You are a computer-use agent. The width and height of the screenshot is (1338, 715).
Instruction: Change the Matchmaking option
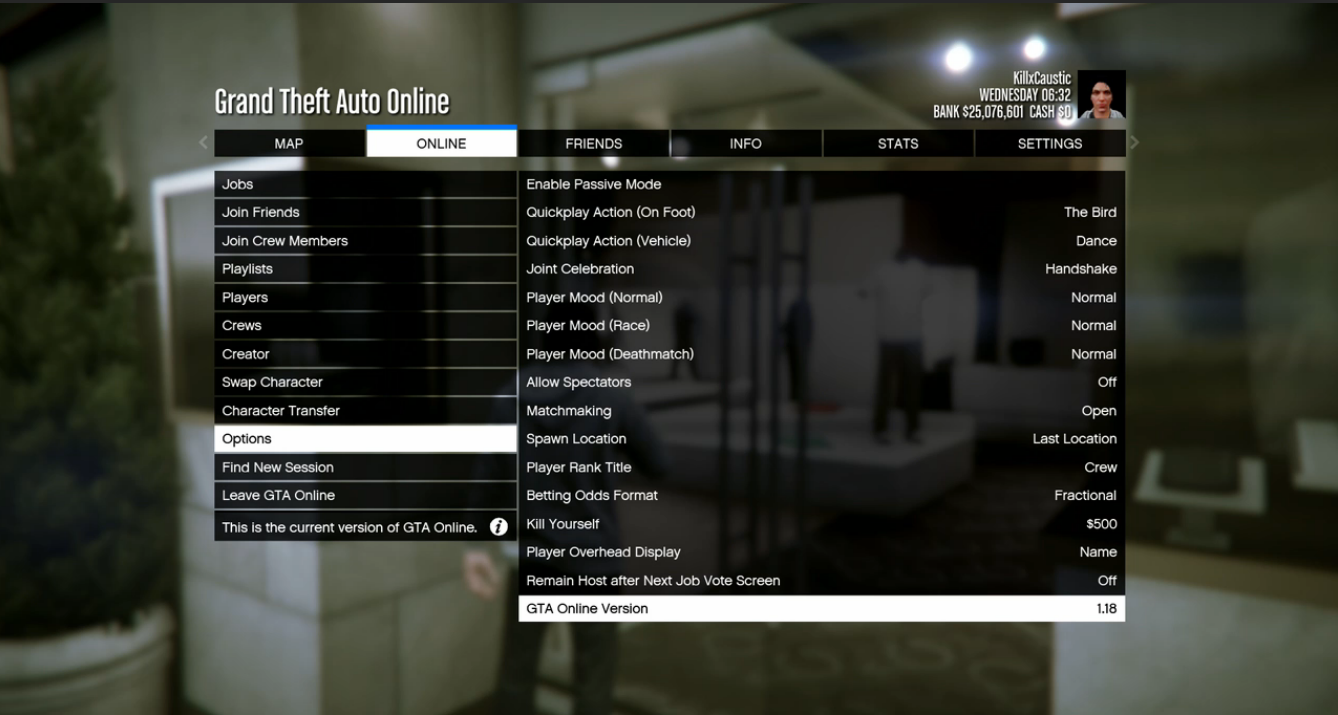pyautogui.click(x=820, y=411)
